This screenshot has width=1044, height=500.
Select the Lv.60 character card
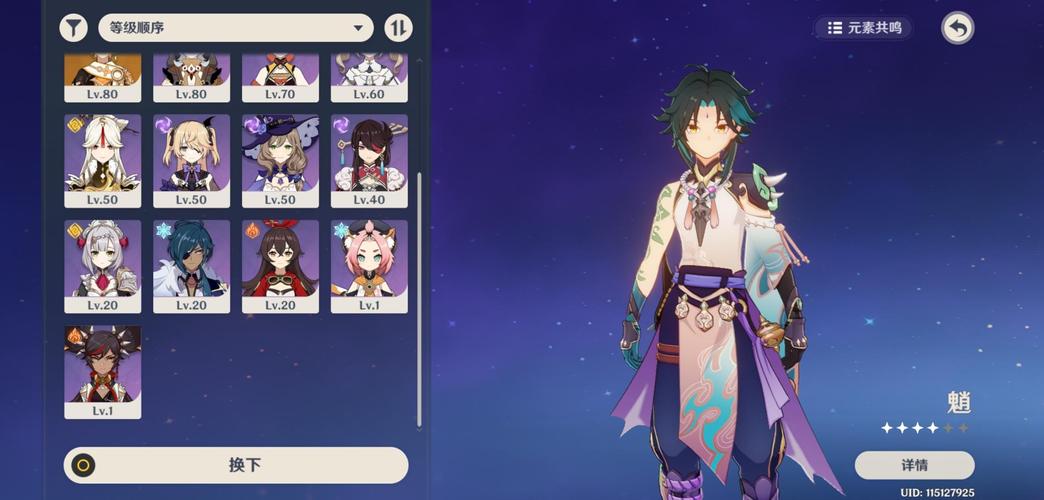tap(369, 76)
